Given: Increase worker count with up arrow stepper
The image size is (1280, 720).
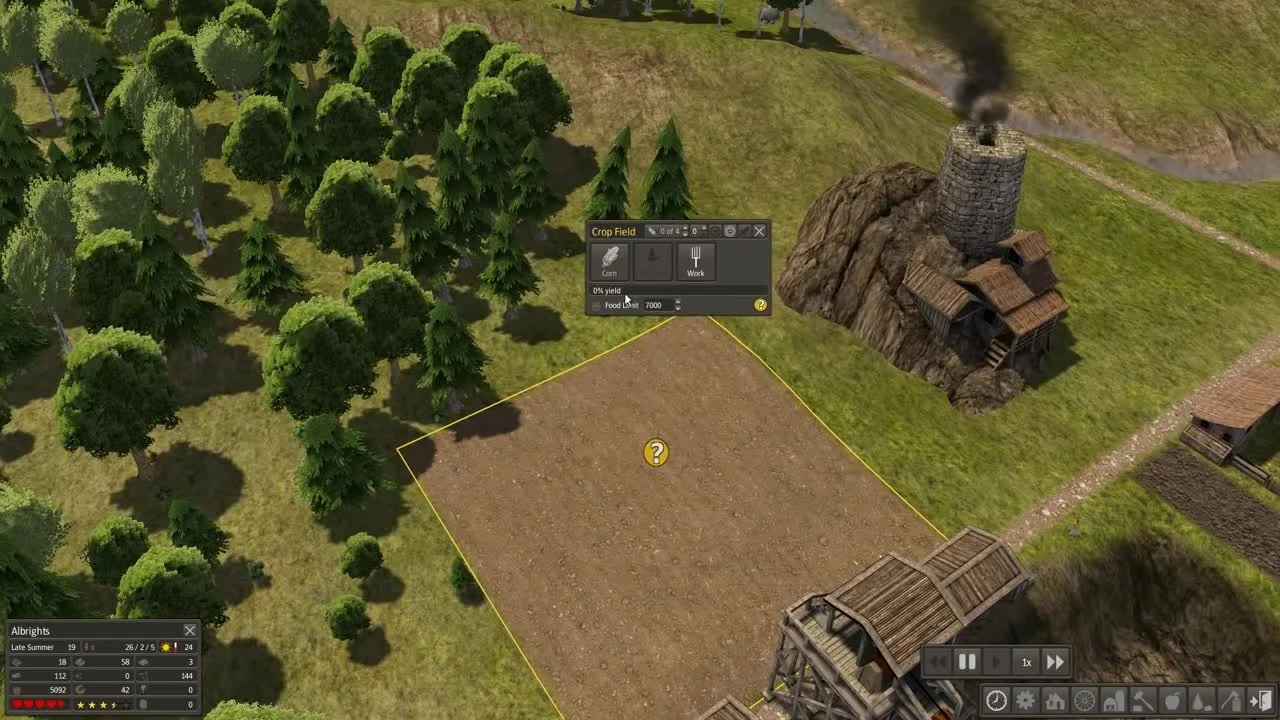Looking at the screenshot, I should click(x=684, y=229).
